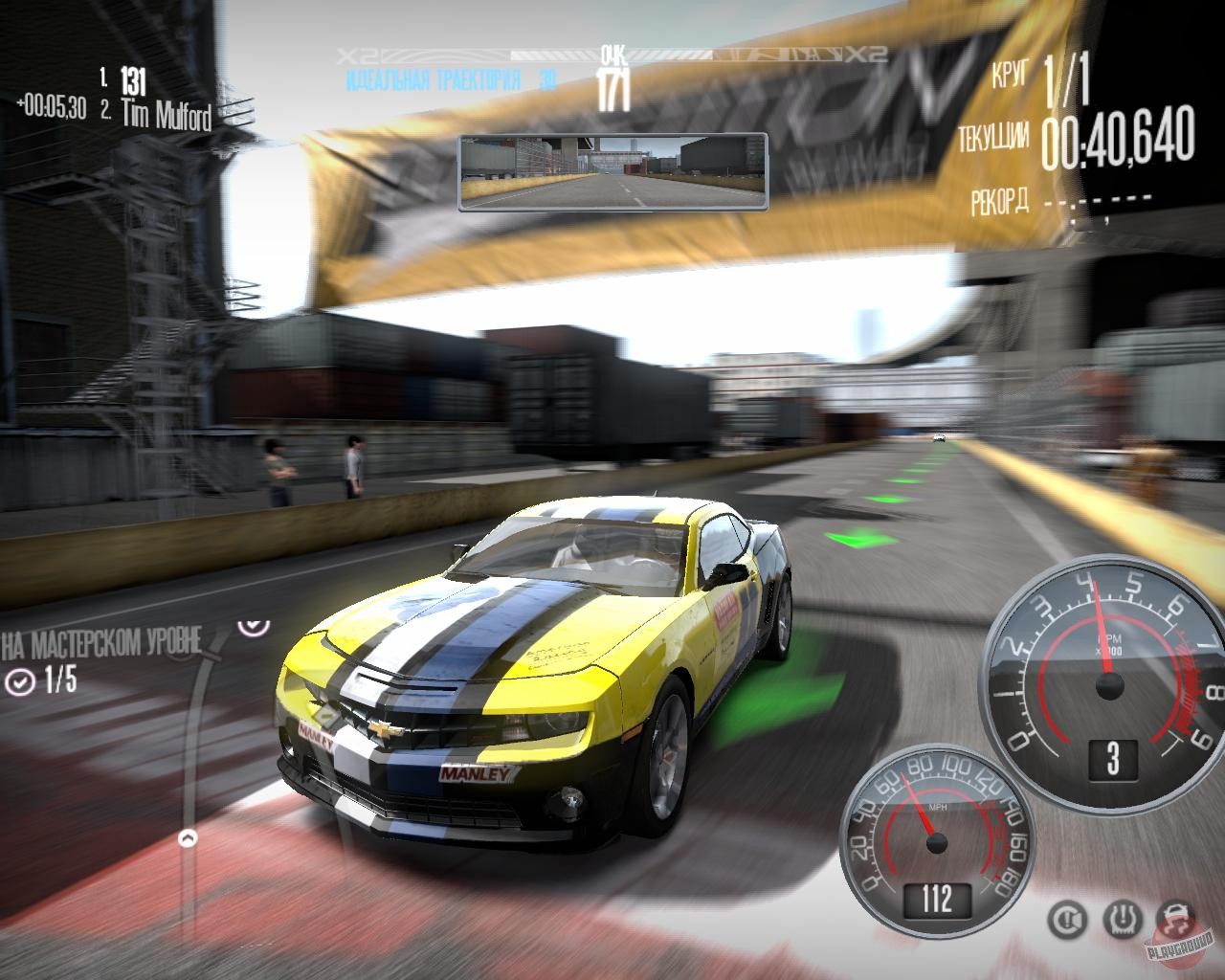Select Tim Mulford in the standings list

(x=167, y=115)
